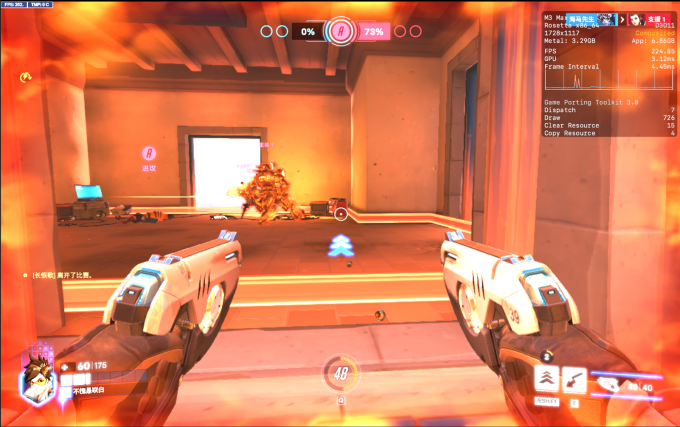This screenshot has height=427, width=680.
Task: Select the pulse pistols weapon icon
Action: pos(608,380)
